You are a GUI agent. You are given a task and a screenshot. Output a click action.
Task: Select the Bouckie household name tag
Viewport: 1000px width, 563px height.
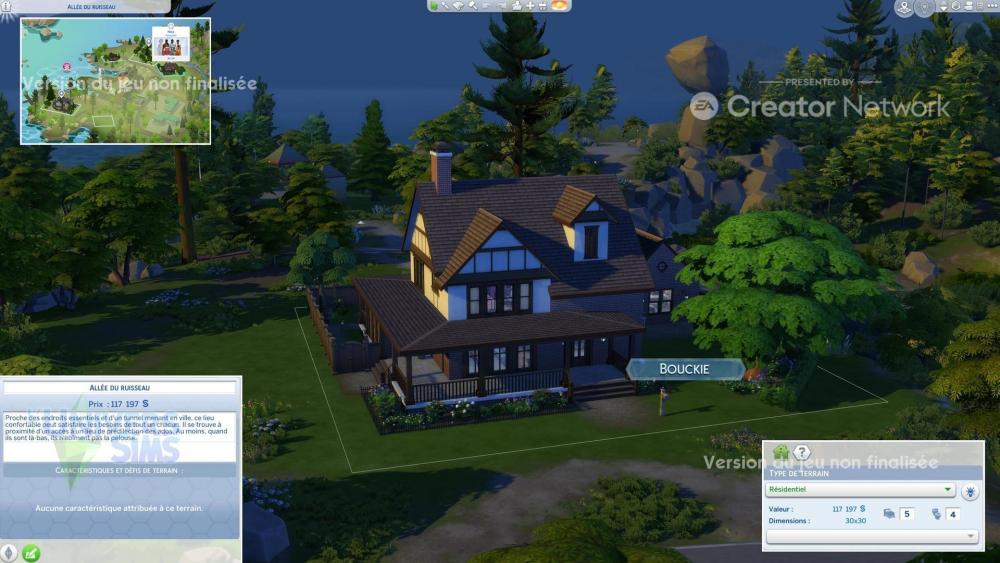(685, 369)
